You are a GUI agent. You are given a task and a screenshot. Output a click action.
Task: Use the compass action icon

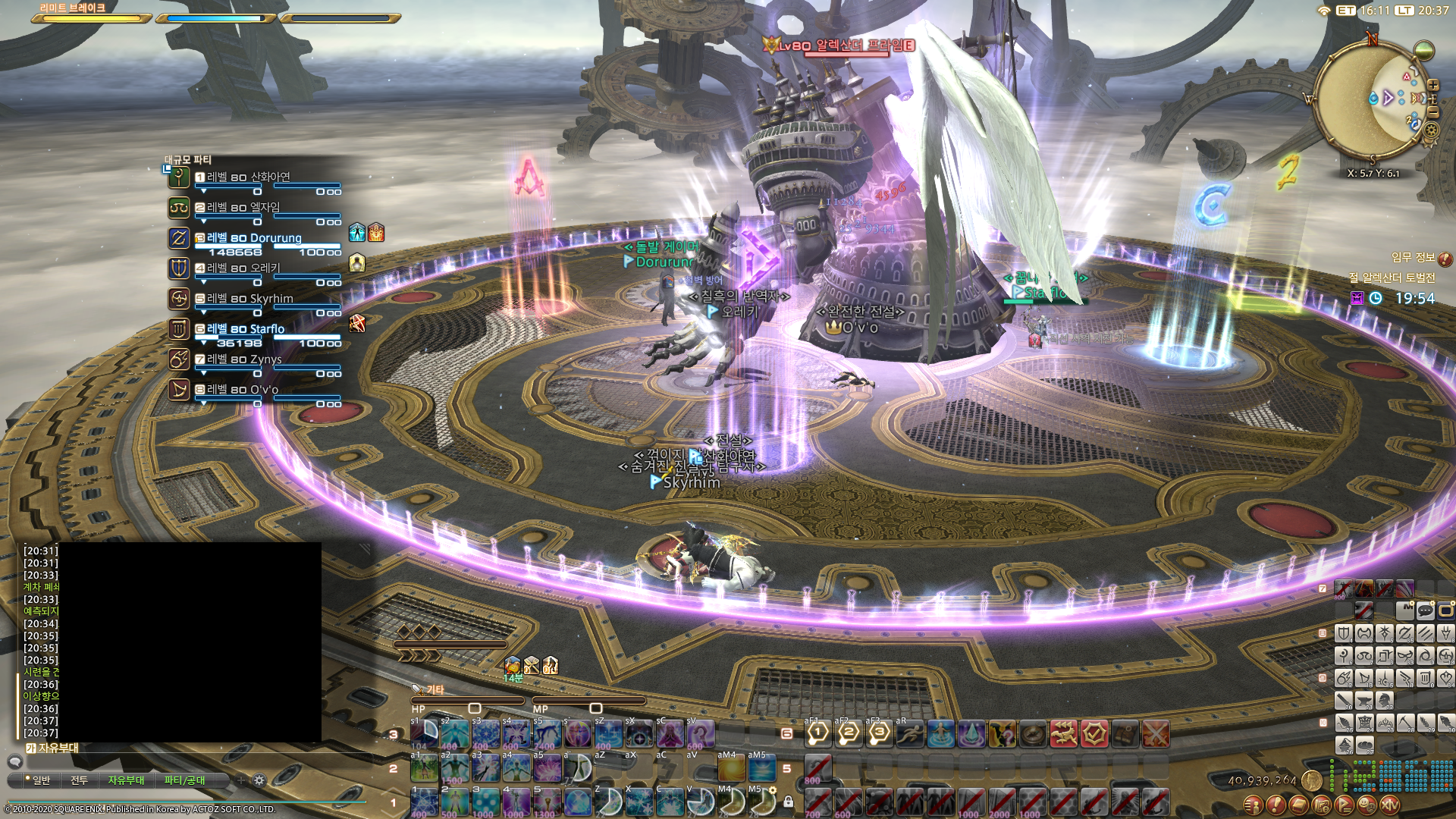1033,733
